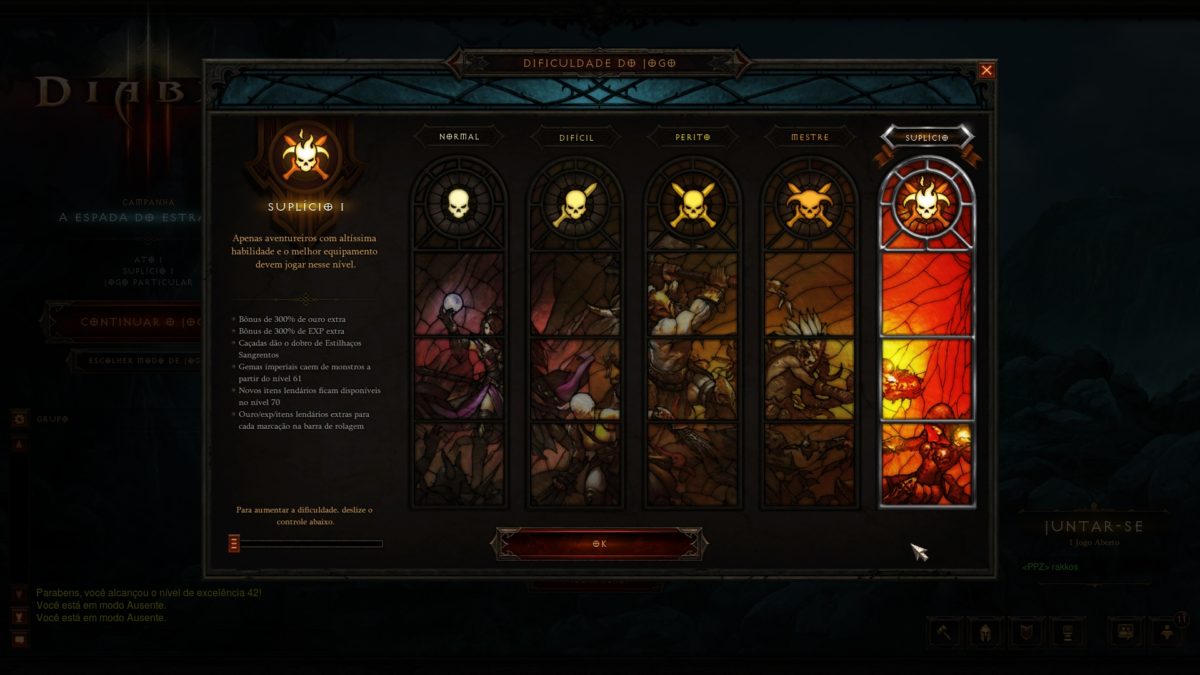Choose the Difícil difficulty panel

[575, 330]
